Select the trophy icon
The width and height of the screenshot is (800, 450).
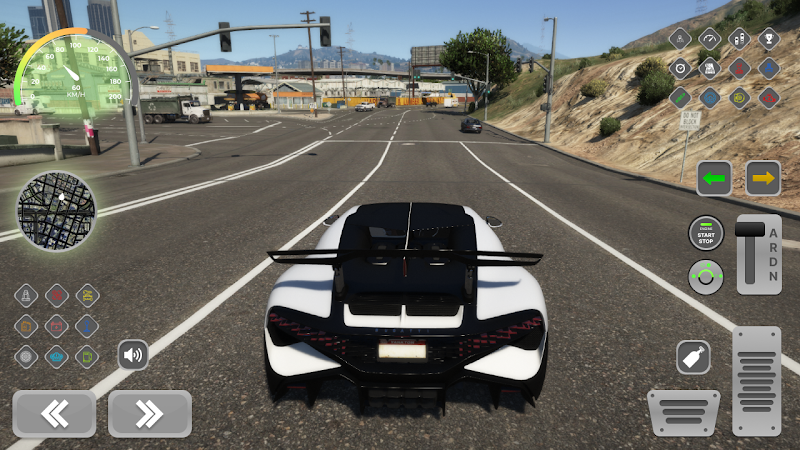(x=769, y=39)
